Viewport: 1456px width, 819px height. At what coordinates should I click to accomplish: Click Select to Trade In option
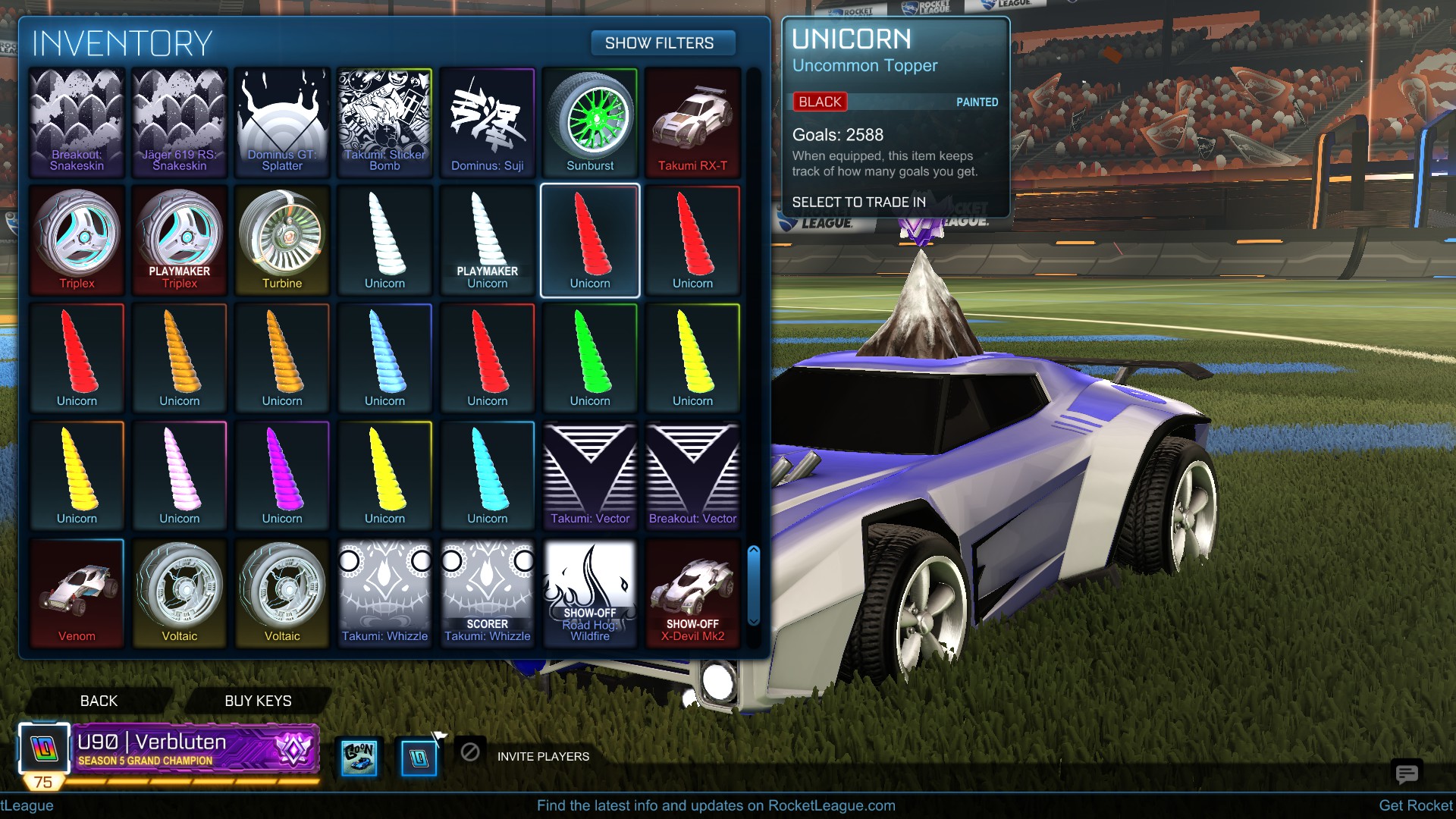tap(858, 202)
